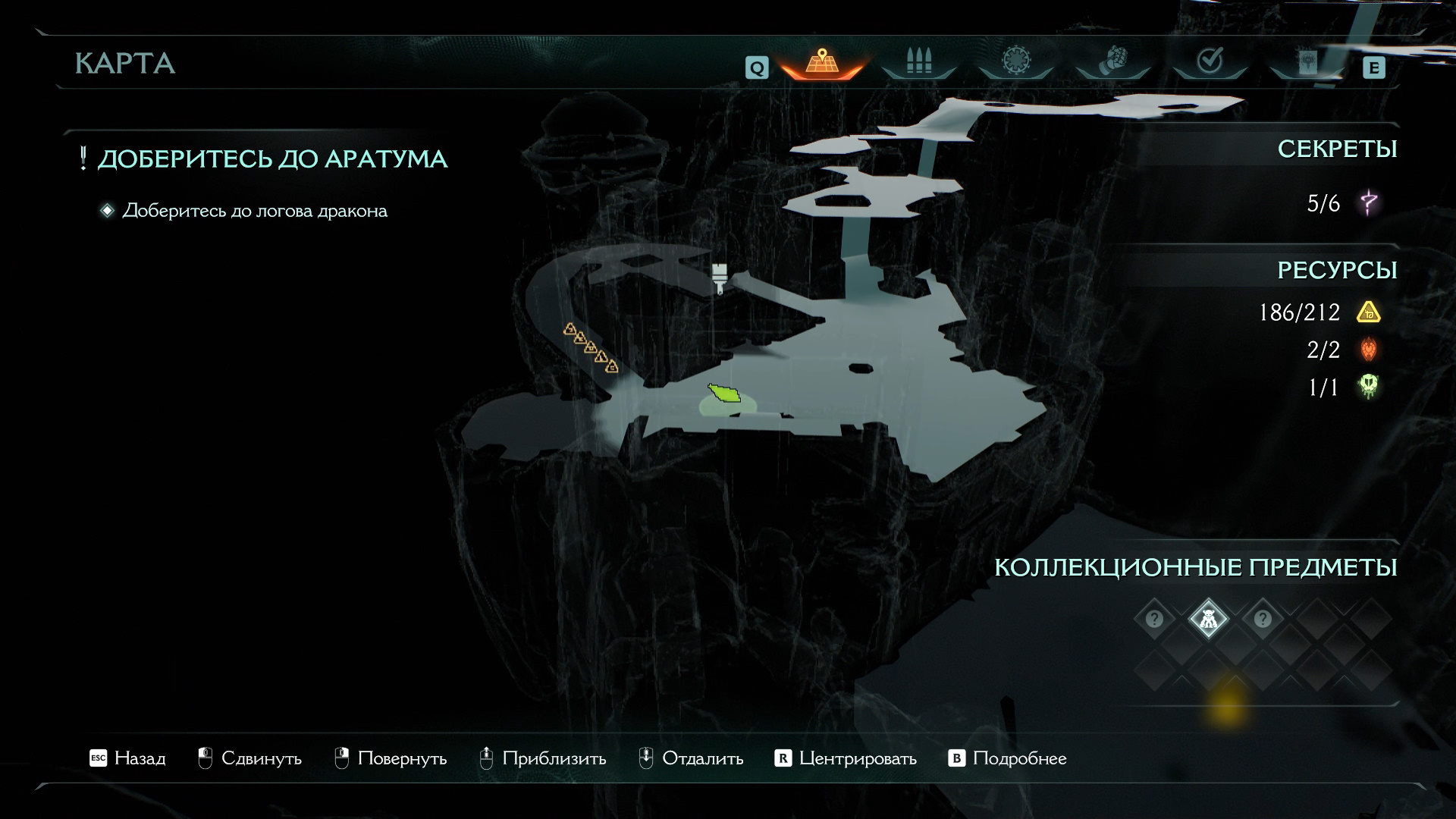Viewport: 1456px width, 819px height.
Task: Select the 'Доберитесь до Аратума' objective
Action: pyautogui.click(x=272, y=159)
